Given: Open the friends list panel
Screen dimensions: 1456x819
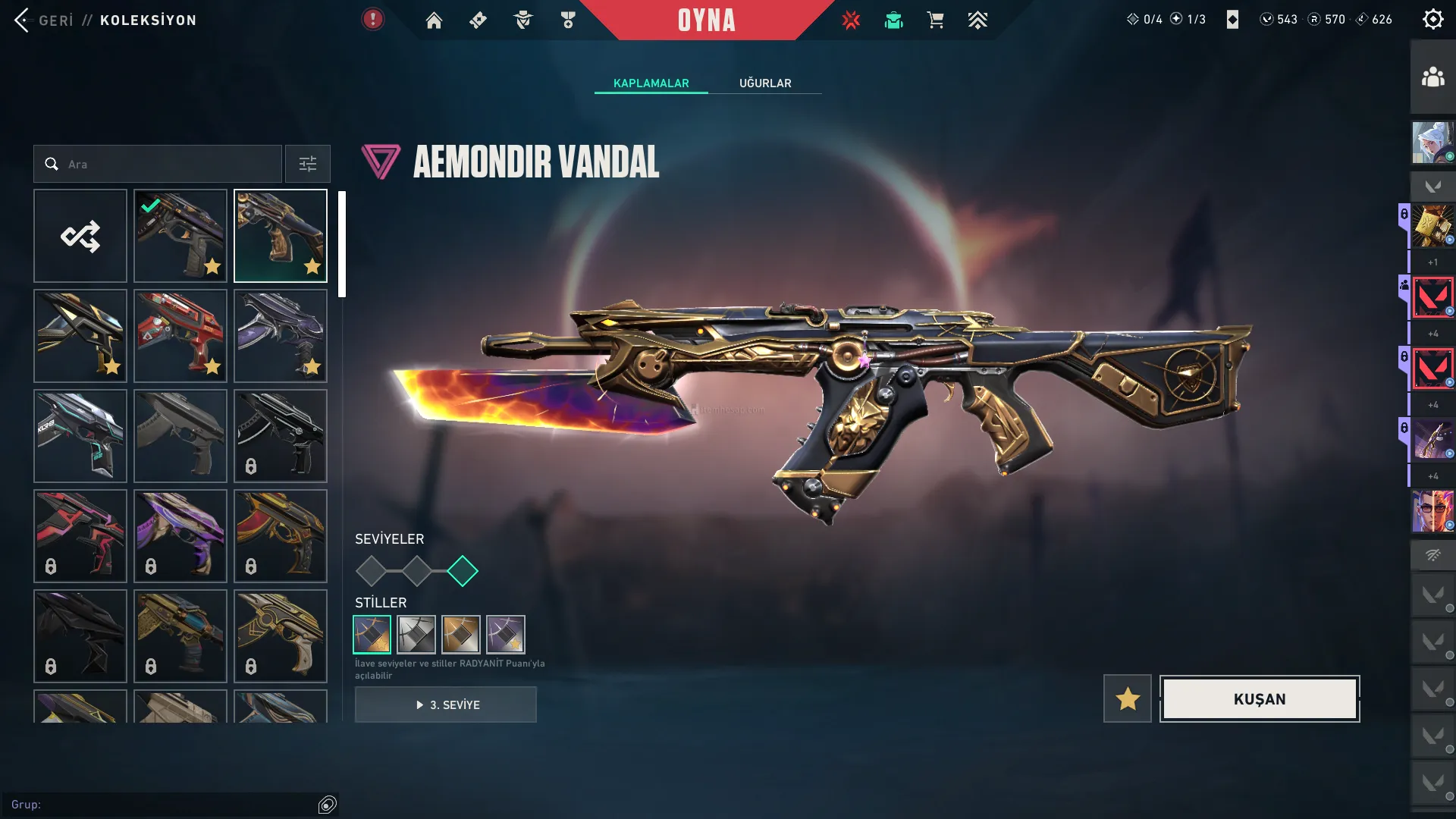Looking at the screenshot, I should [1432, 77].
